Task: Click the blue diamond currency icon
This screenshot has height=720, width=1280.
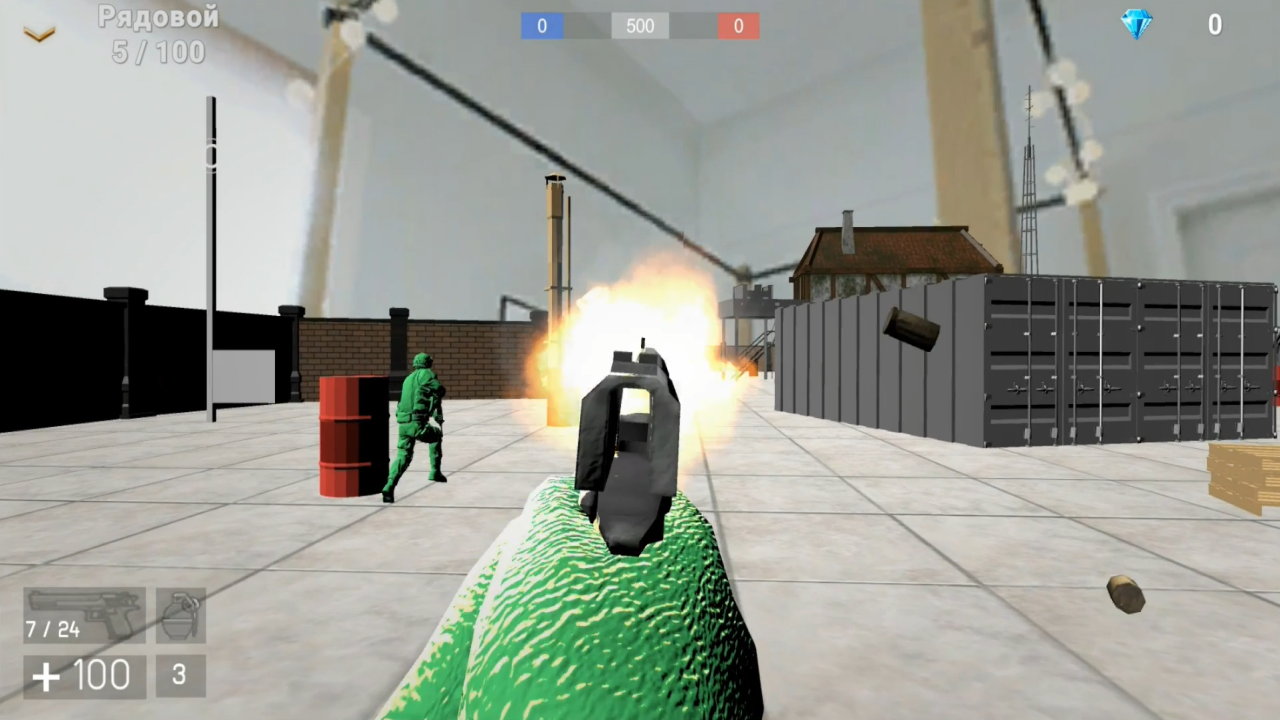Action: click(1136, 24)
